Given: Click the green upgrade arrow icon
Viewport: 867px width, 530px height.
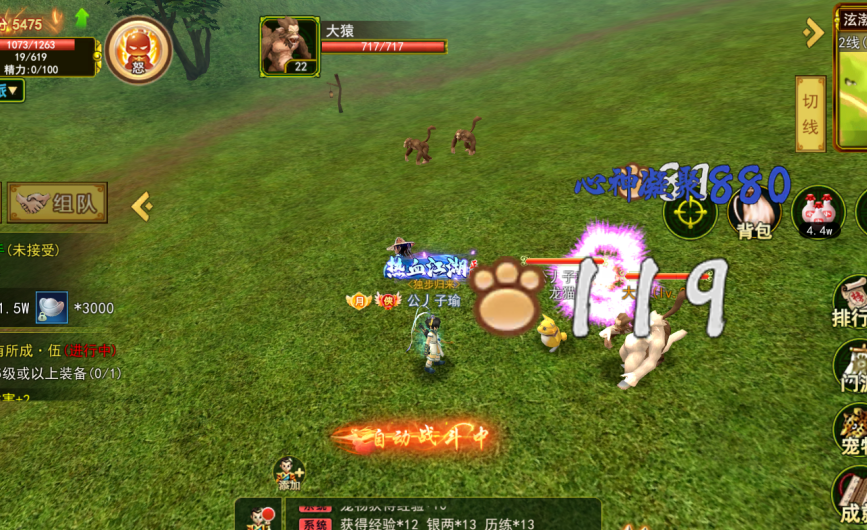Looking at the screenshot, I should coord(82,18).
